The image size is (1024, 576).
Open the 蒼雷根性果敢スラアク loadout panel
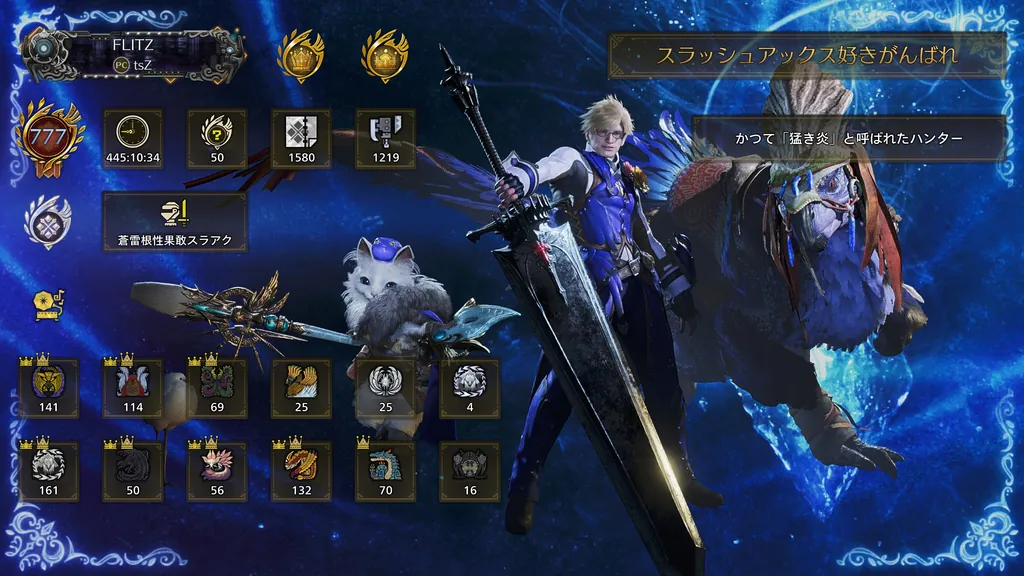(x=175, y=222)
